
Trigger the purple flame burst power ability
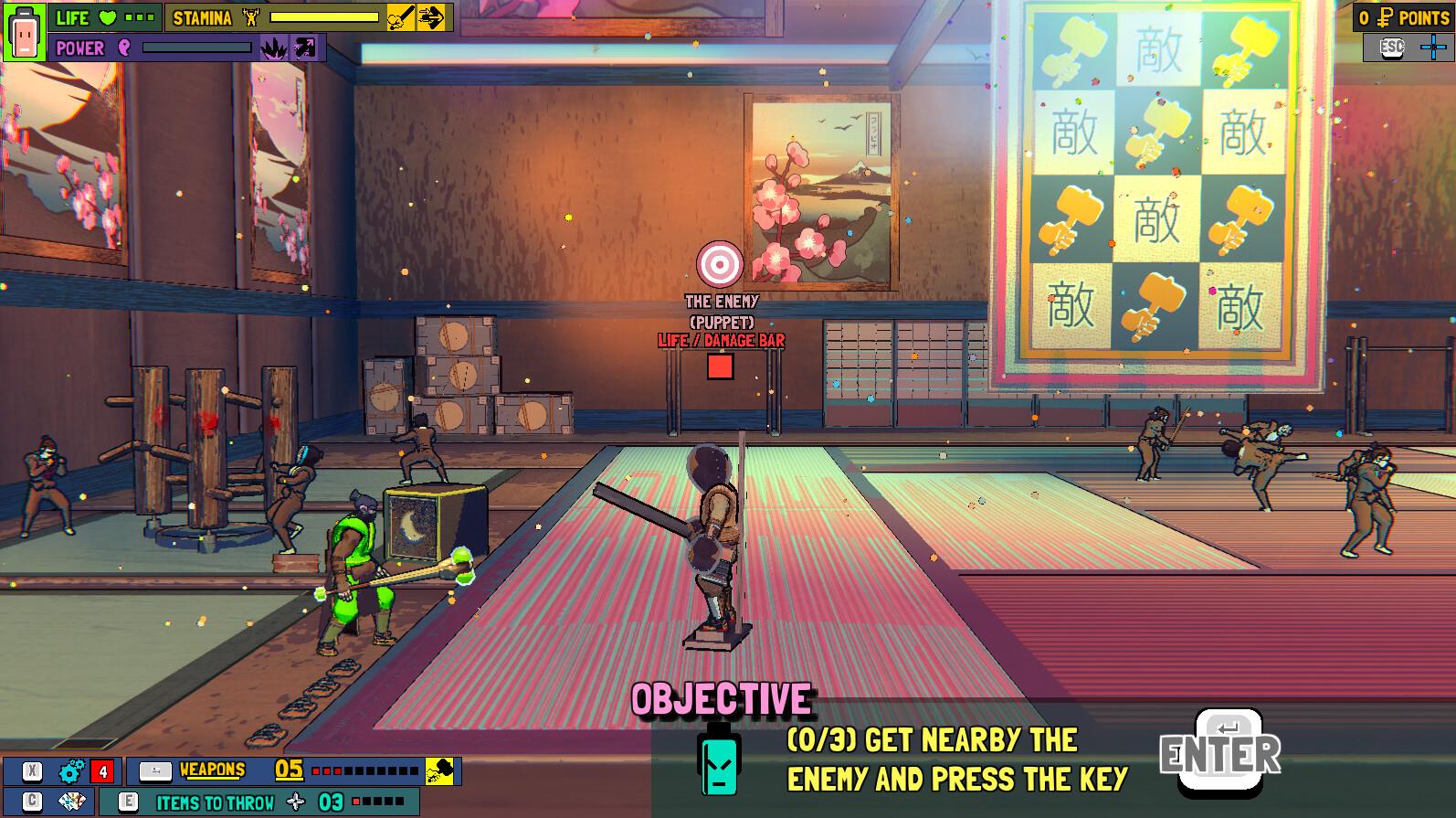[x=273, y=48]
